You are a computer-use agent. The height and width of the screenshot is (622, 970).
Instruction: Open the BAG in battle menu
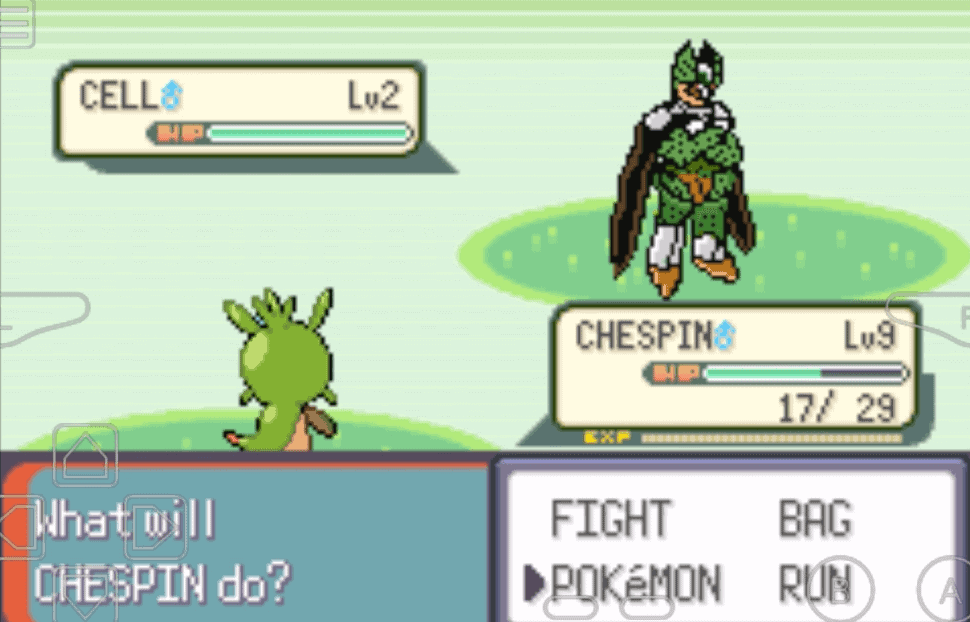coord(814,519)
